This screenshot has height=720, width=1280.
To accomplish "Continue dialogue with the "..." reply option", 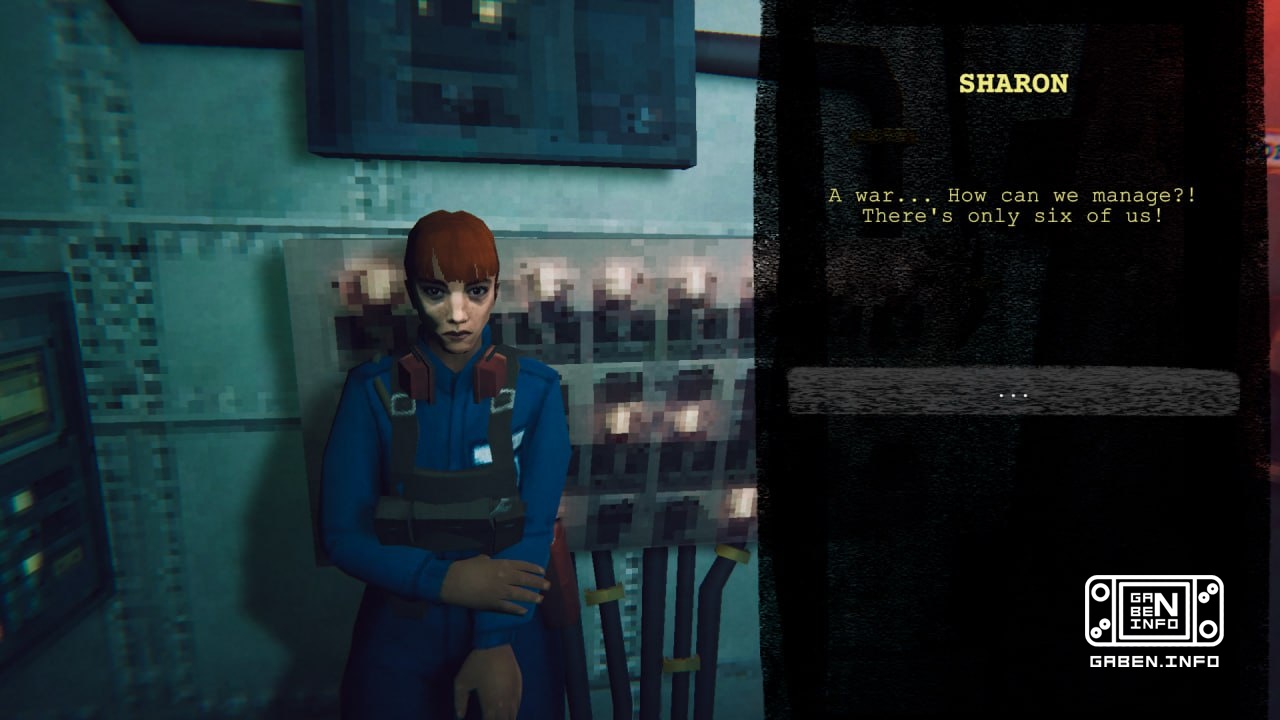I will (1013, 392).
